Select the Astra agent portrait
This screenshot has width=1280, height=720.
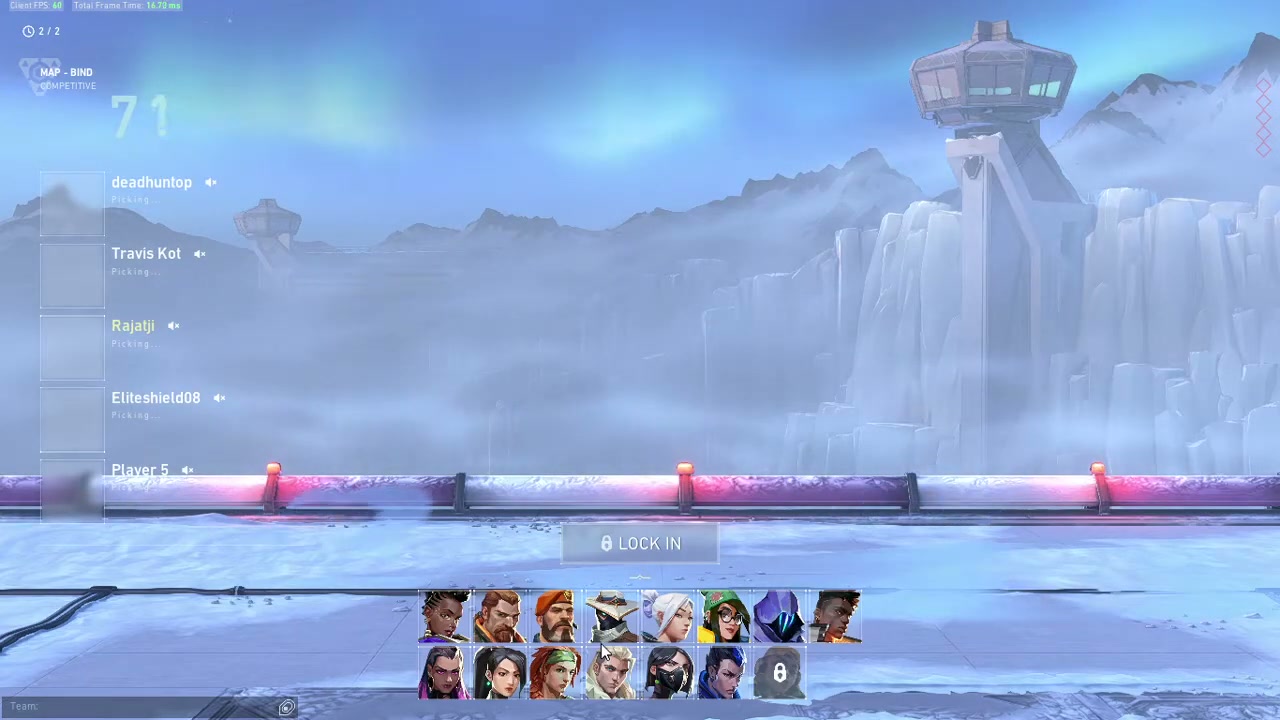444,616
